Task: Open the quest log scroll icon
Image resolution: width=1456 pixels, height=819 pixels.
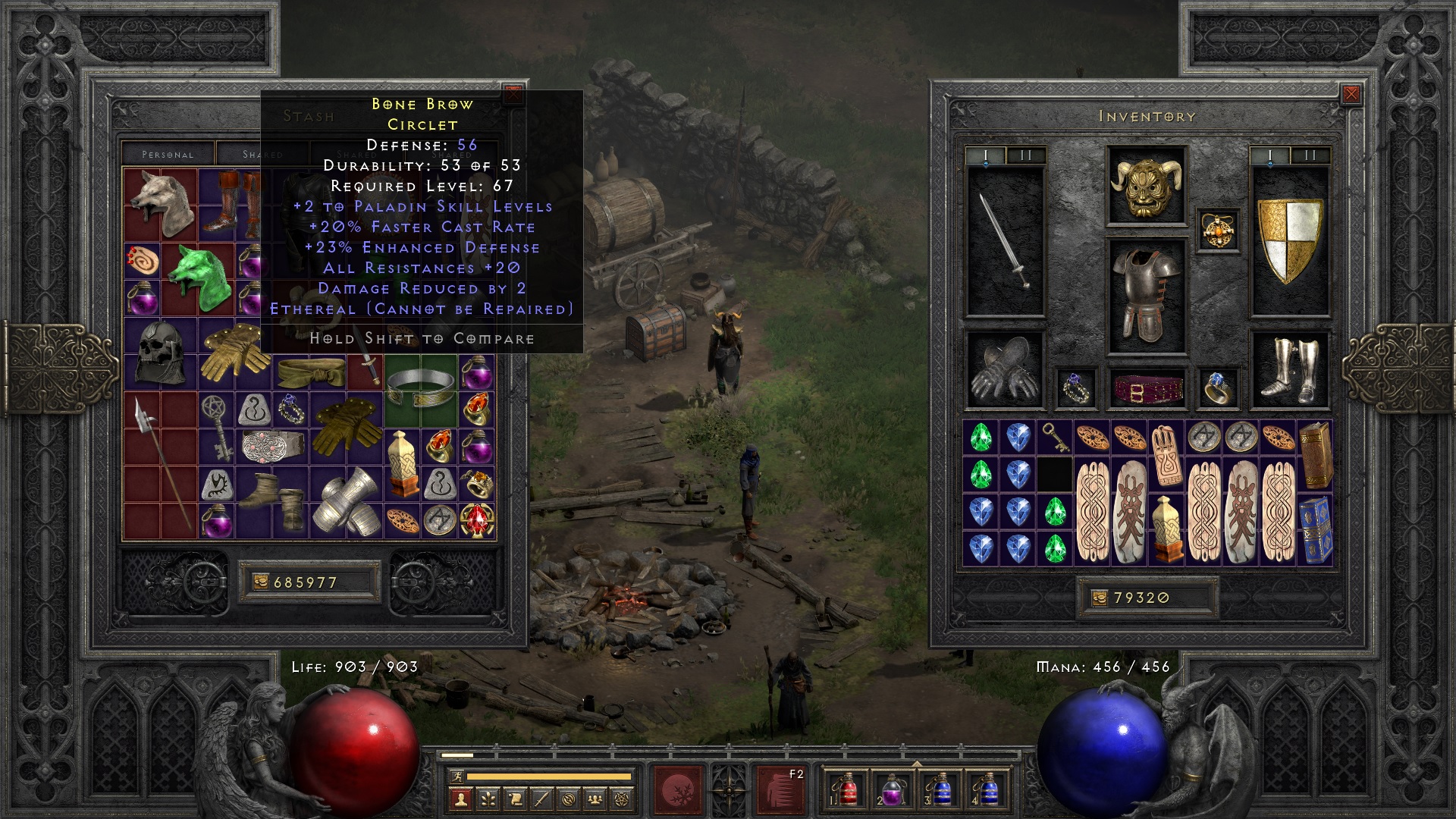Action: [x=514, y=800]
